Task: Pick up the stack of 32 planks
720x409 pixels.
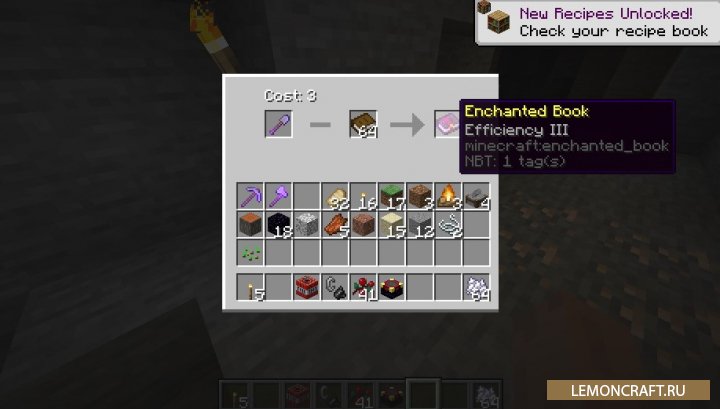Action: click(x=335, y=195)
